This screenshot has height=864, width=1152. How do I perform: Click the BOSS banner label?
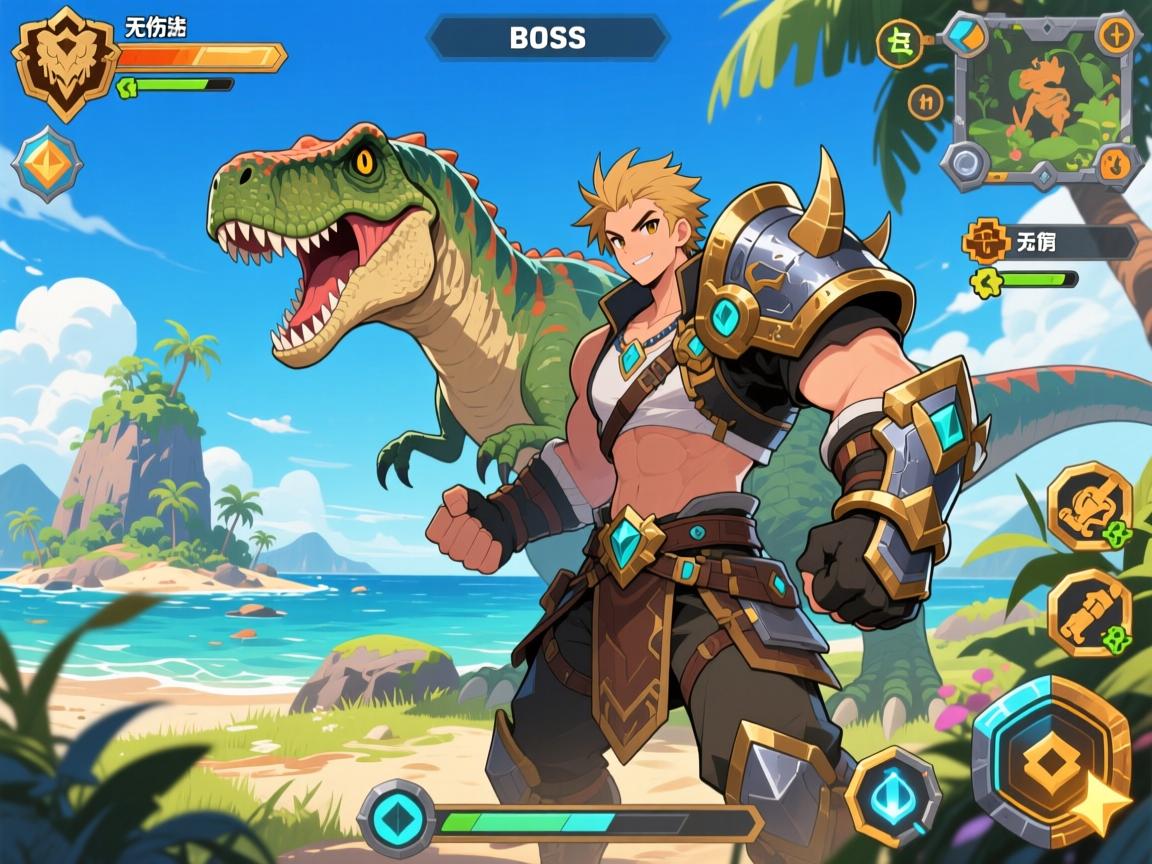pyautogui.click(x=547, y=38)
